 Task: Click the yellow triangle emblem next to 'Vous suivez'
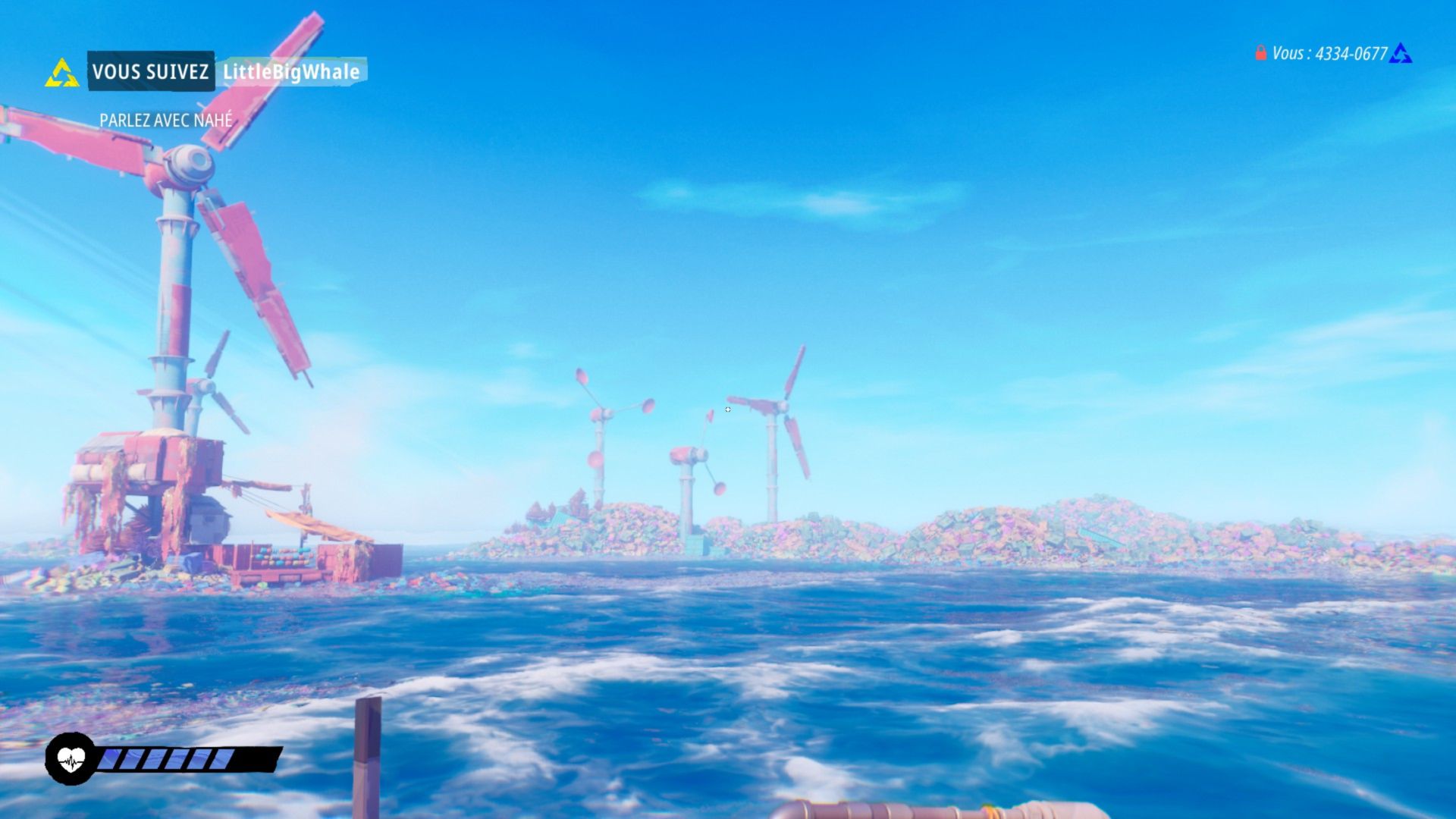point(61,74)
